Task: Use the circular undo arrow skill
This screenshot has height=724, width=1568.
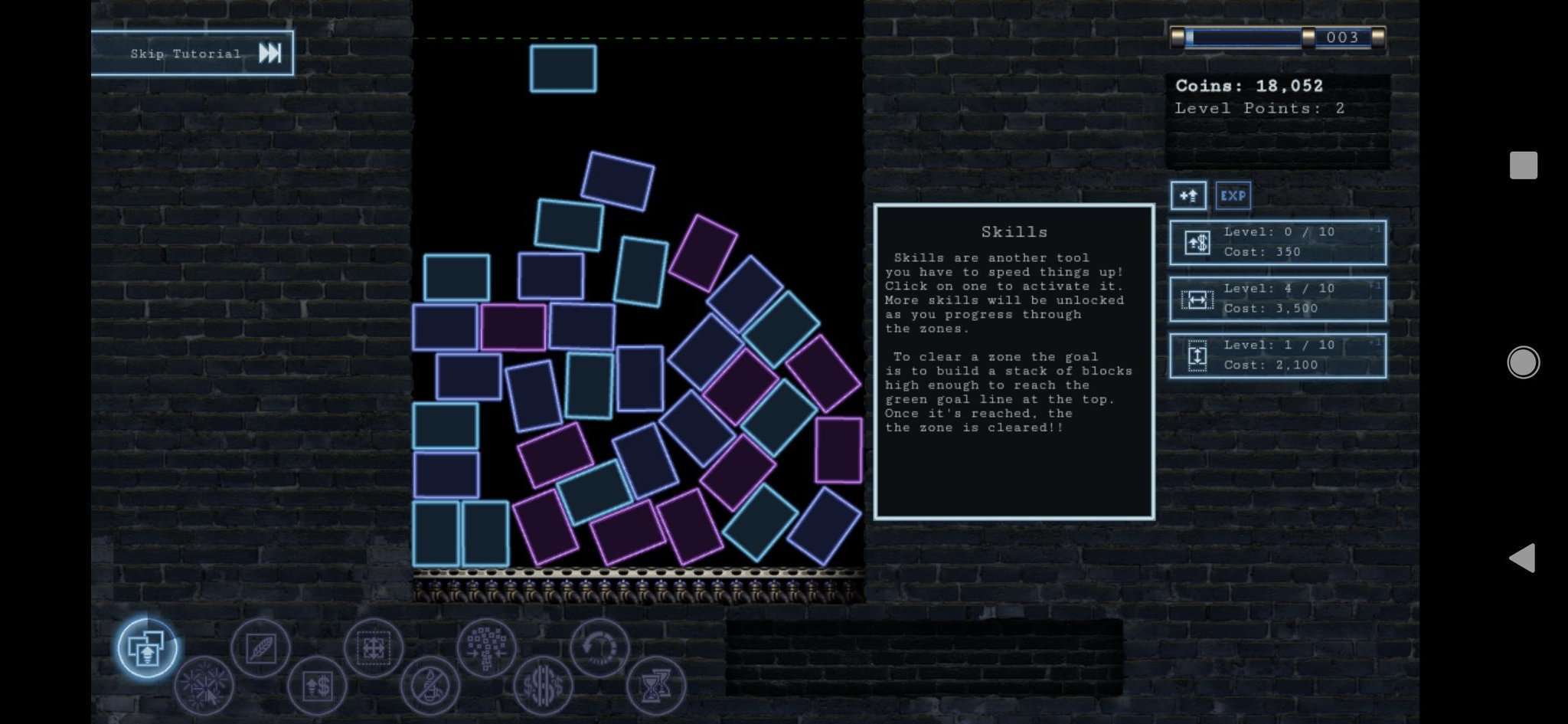Action: [601, 647]
